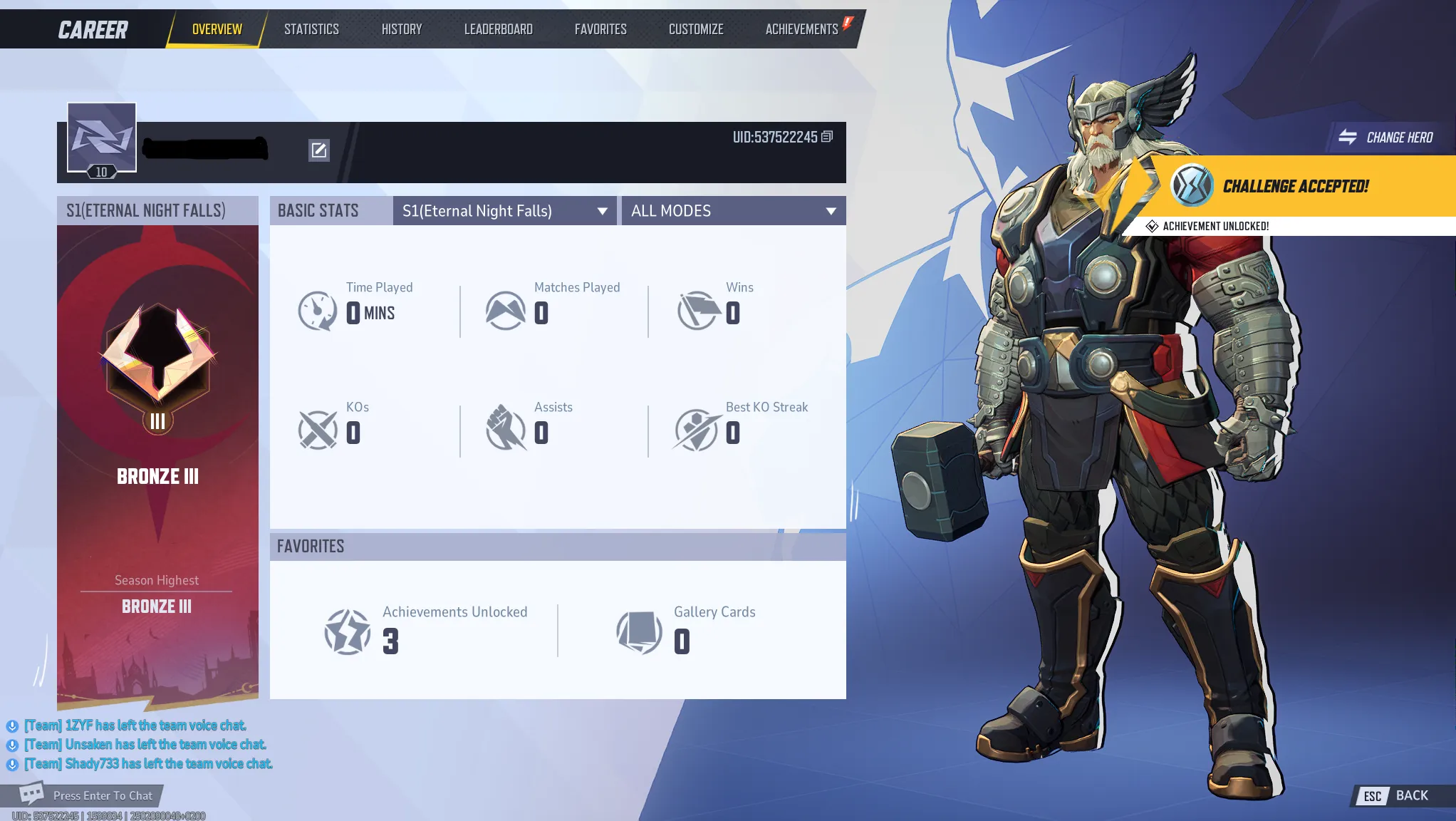The width and height of the screenshot is (1456, 821).
Task: Show the Achievements tab
Action: click(x=801, y=29)
